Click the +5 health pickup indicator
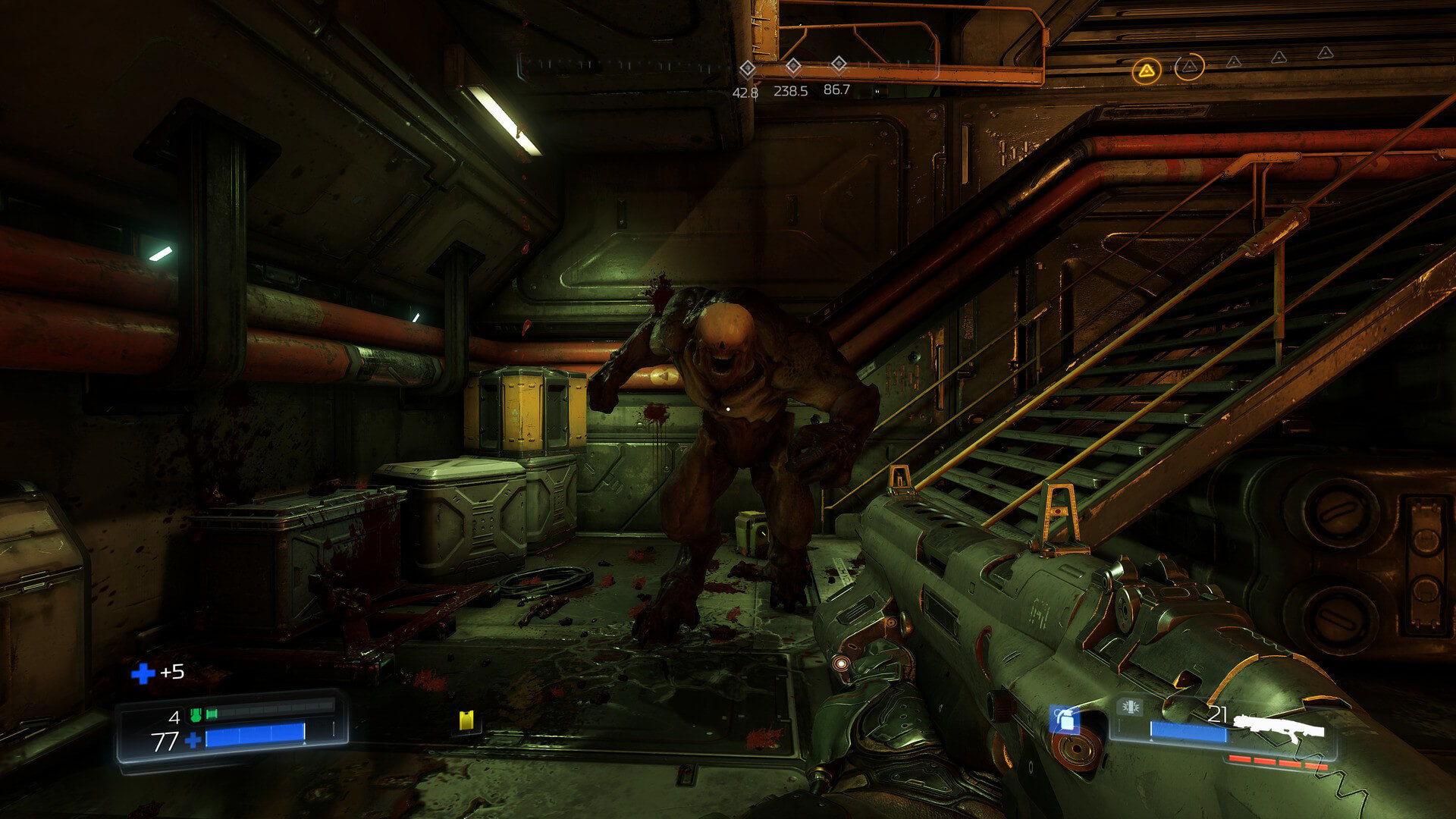Viewport: 1456px width, 819px height. tap(163, 673)
